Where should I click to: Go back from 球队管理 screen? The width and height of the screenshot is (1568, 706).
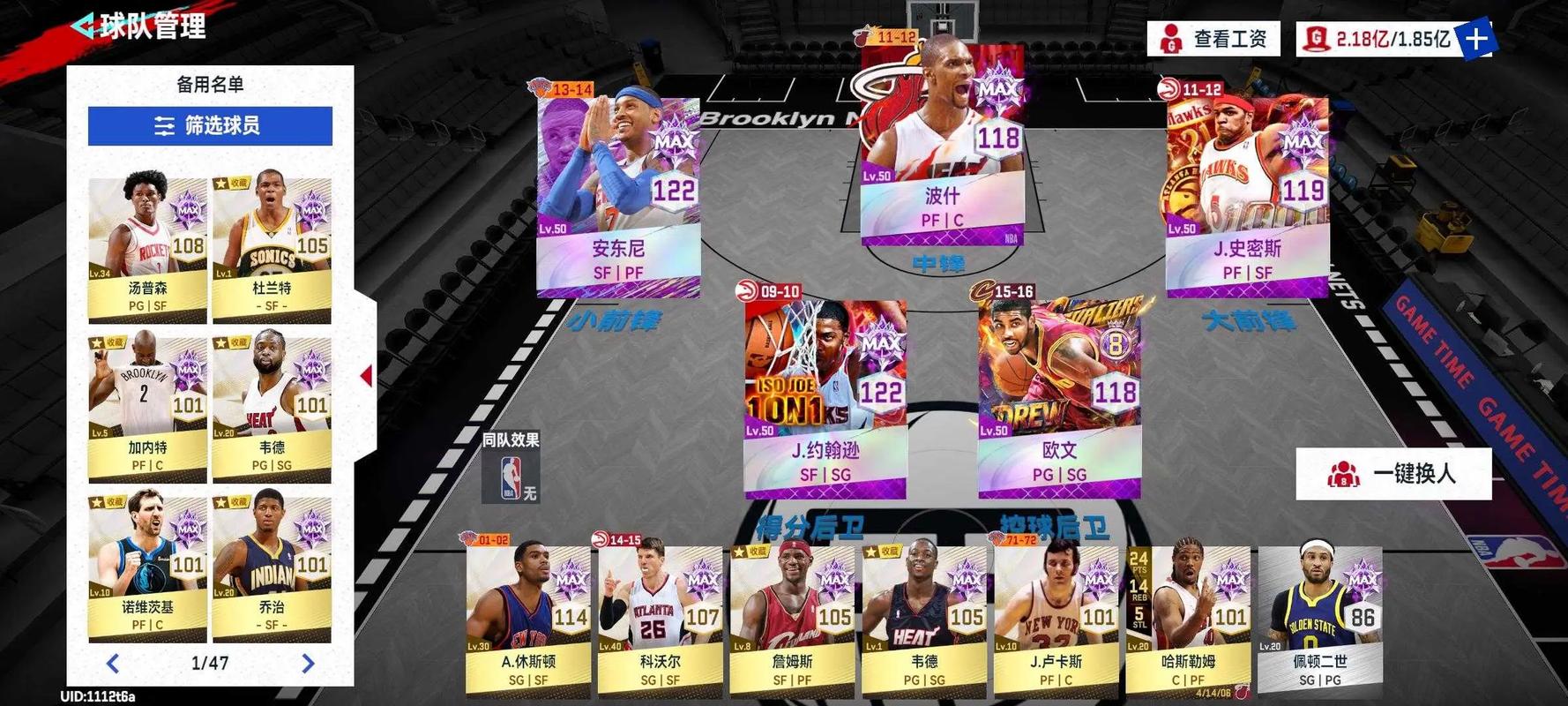(83, 26)
